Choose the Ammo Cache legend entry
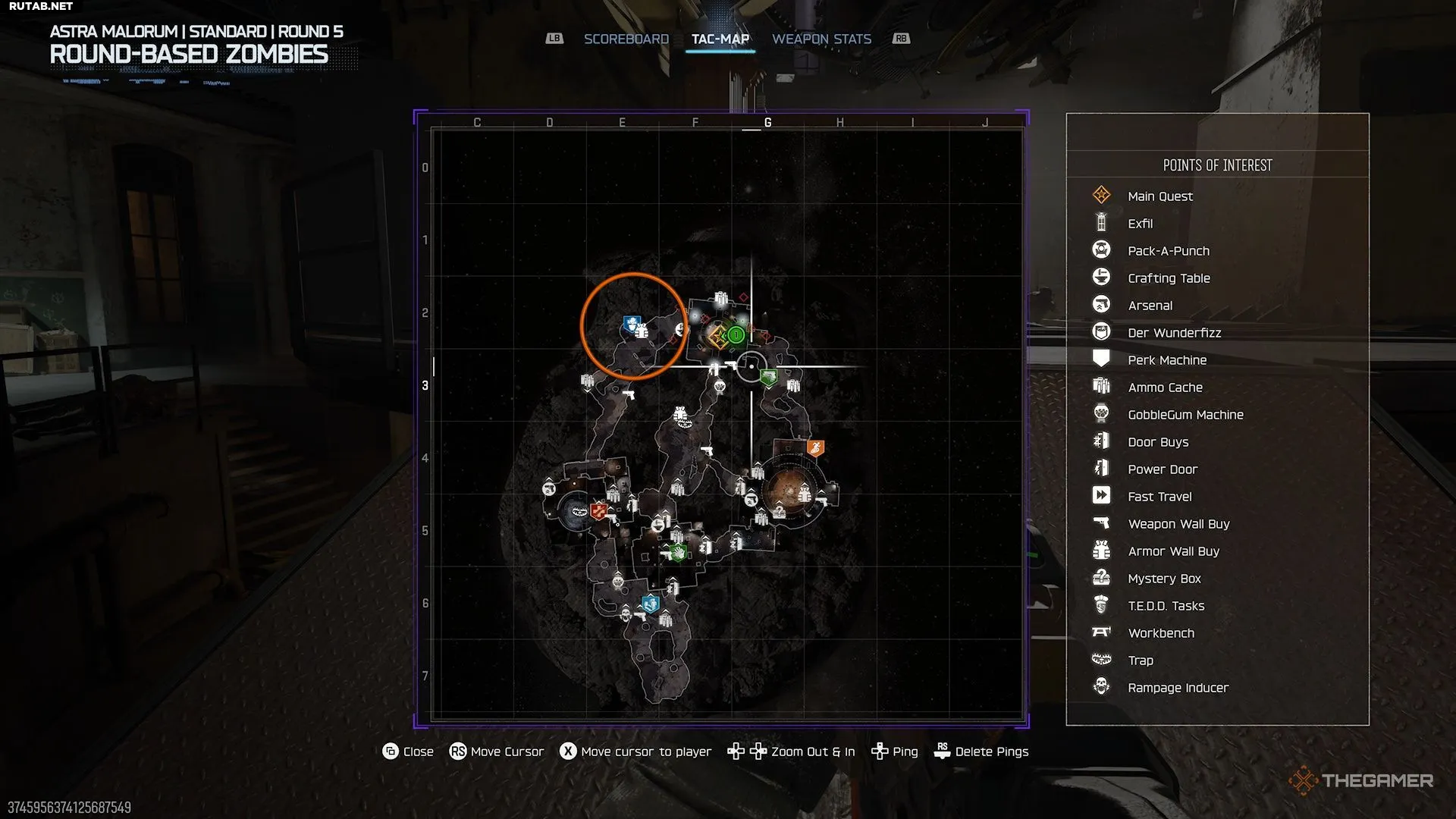1456x819 pixels. 1165,388
